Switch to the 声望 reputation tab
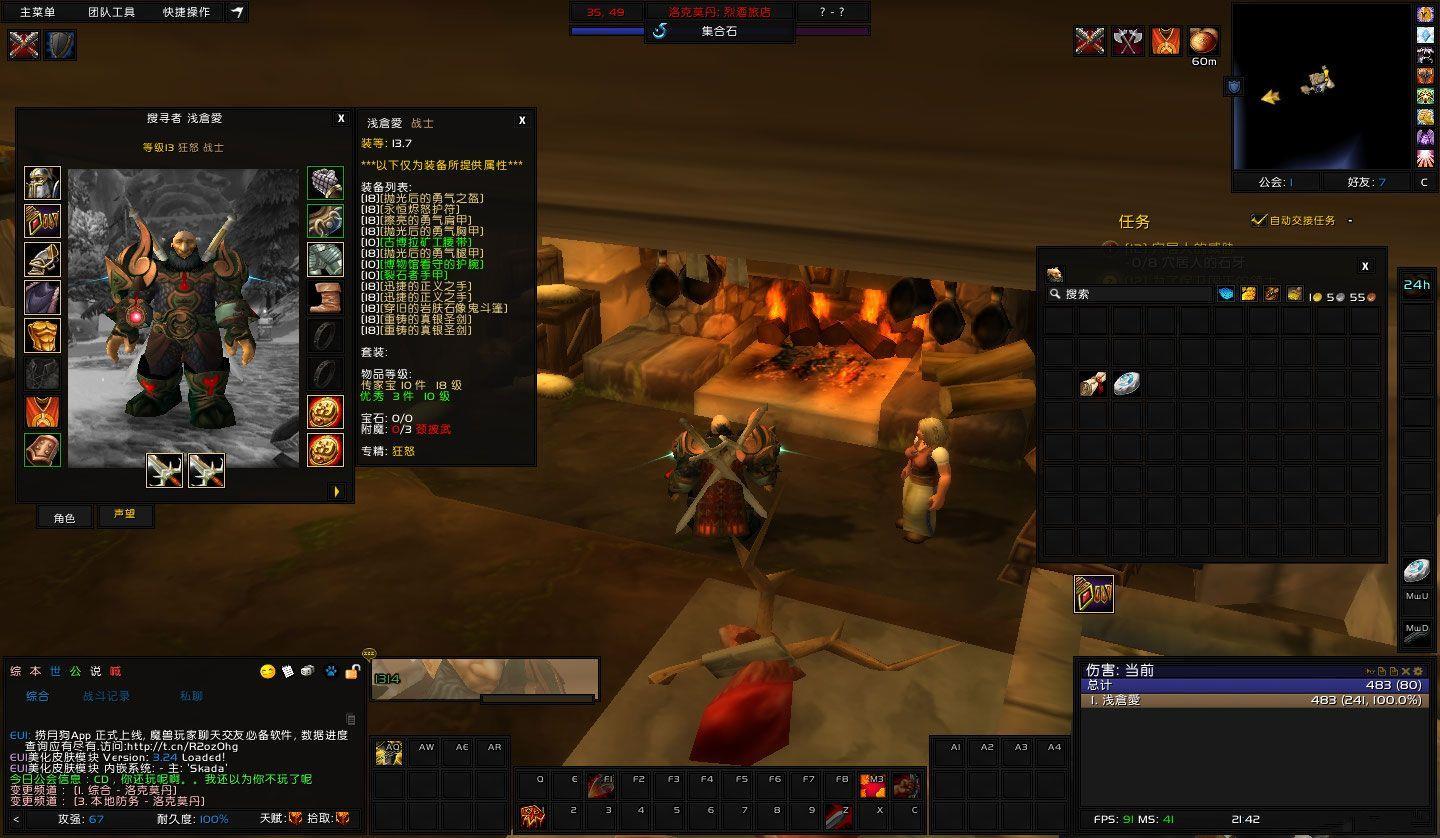 pos(125,515)
